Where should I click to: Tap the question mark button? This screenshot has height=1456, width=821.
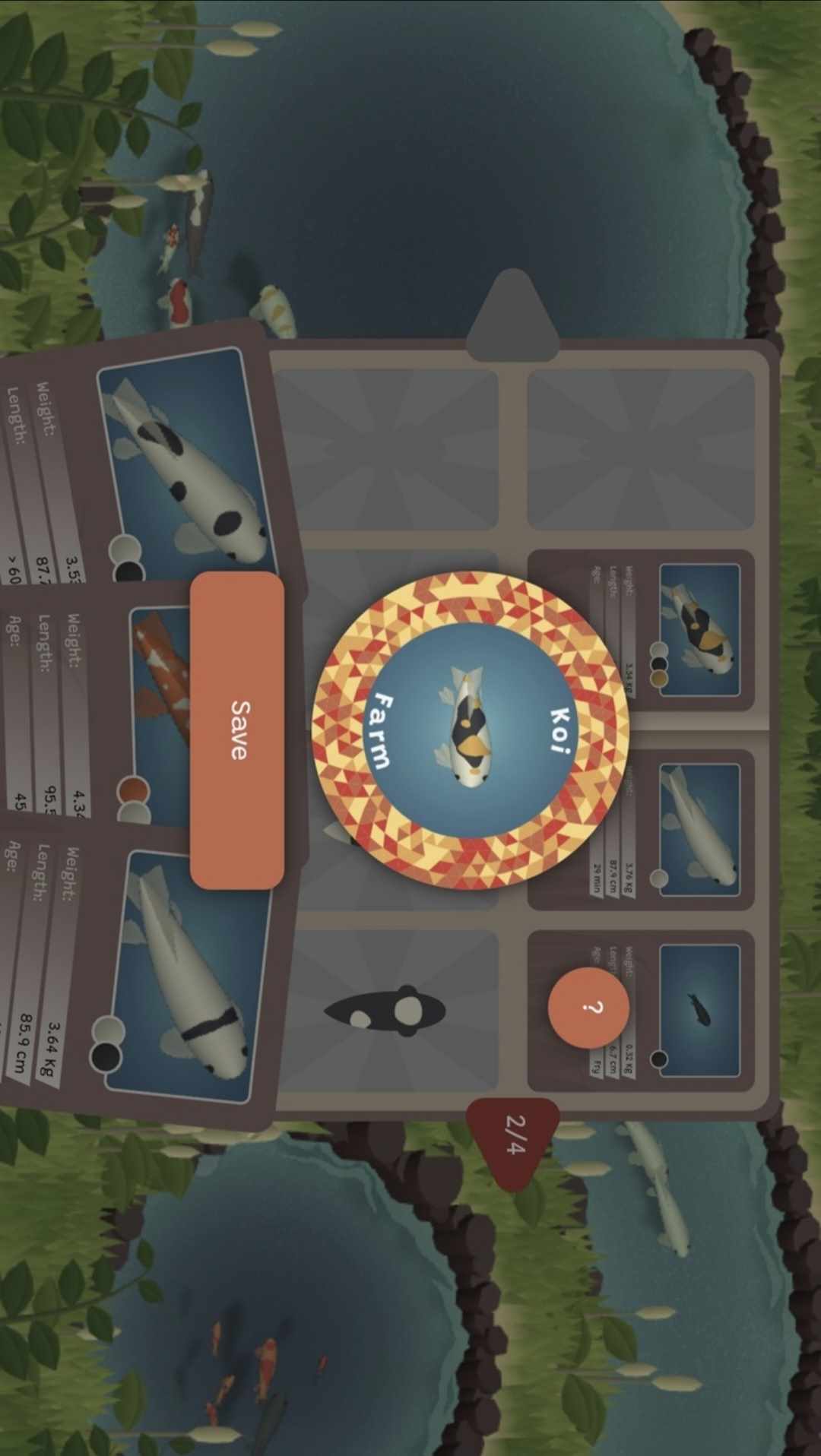pos(589,1007)
